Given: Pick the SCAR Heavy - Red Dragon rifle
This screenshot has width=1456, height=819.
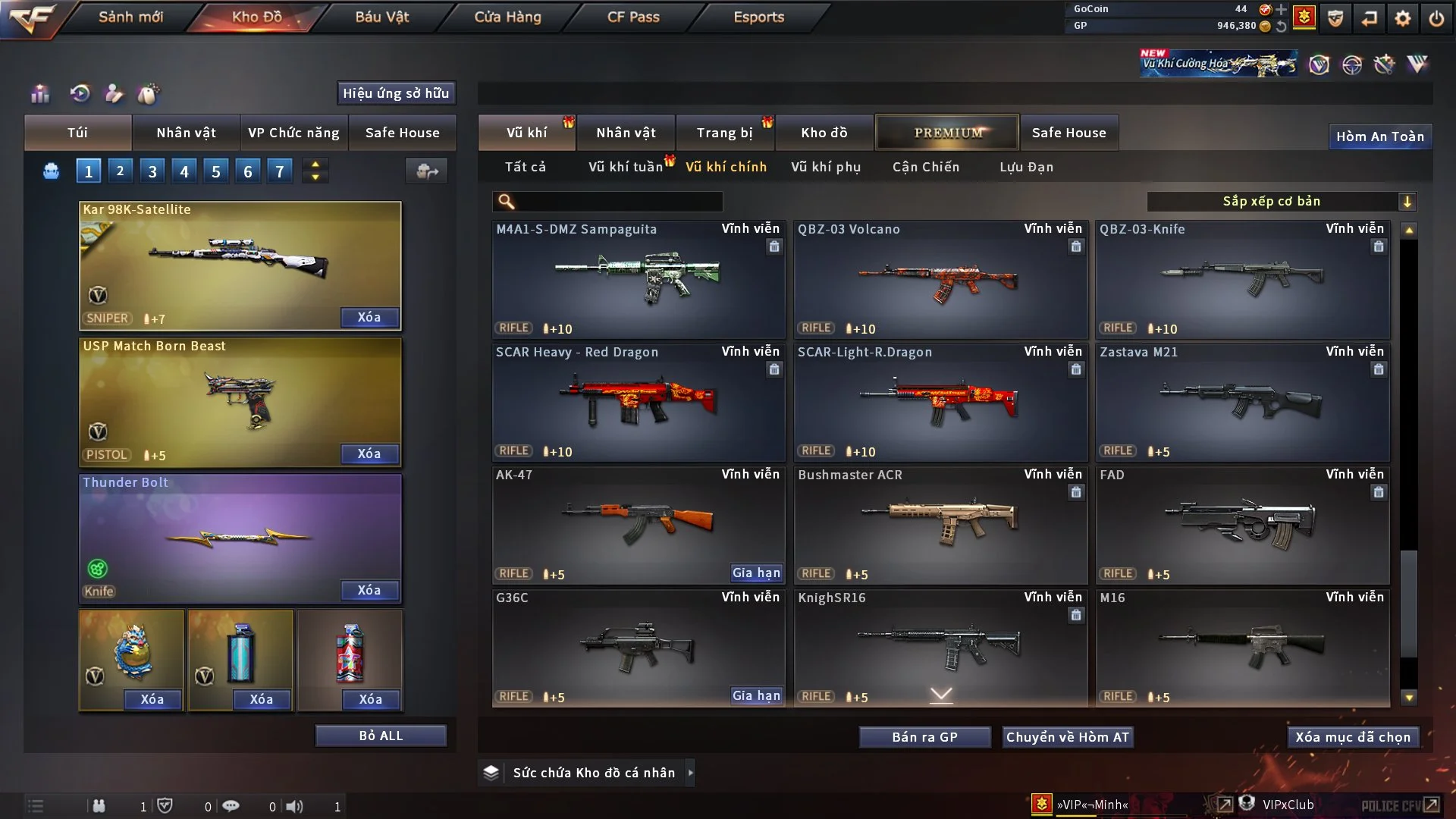Looking at the screenshot, I should point(638,402).
